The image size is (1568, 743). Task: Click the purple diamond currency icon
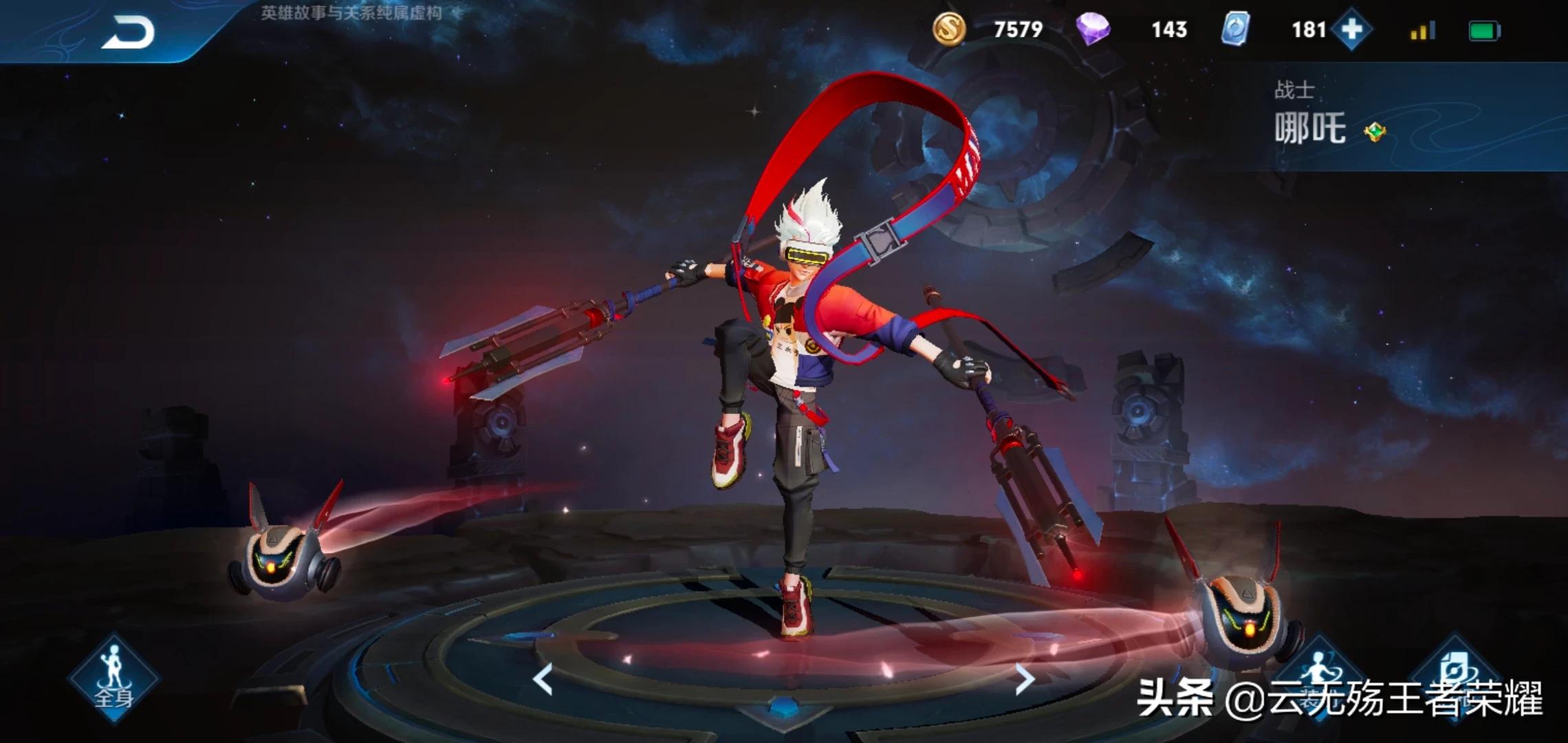[1093, 30]
